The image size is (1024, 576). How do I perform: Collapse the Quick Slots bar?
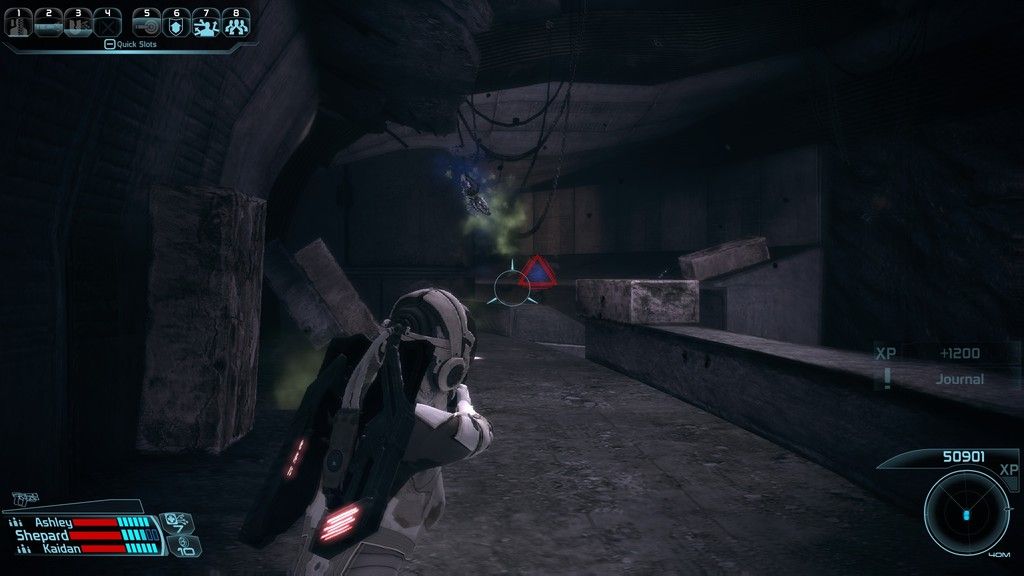[x=110, y=44]
